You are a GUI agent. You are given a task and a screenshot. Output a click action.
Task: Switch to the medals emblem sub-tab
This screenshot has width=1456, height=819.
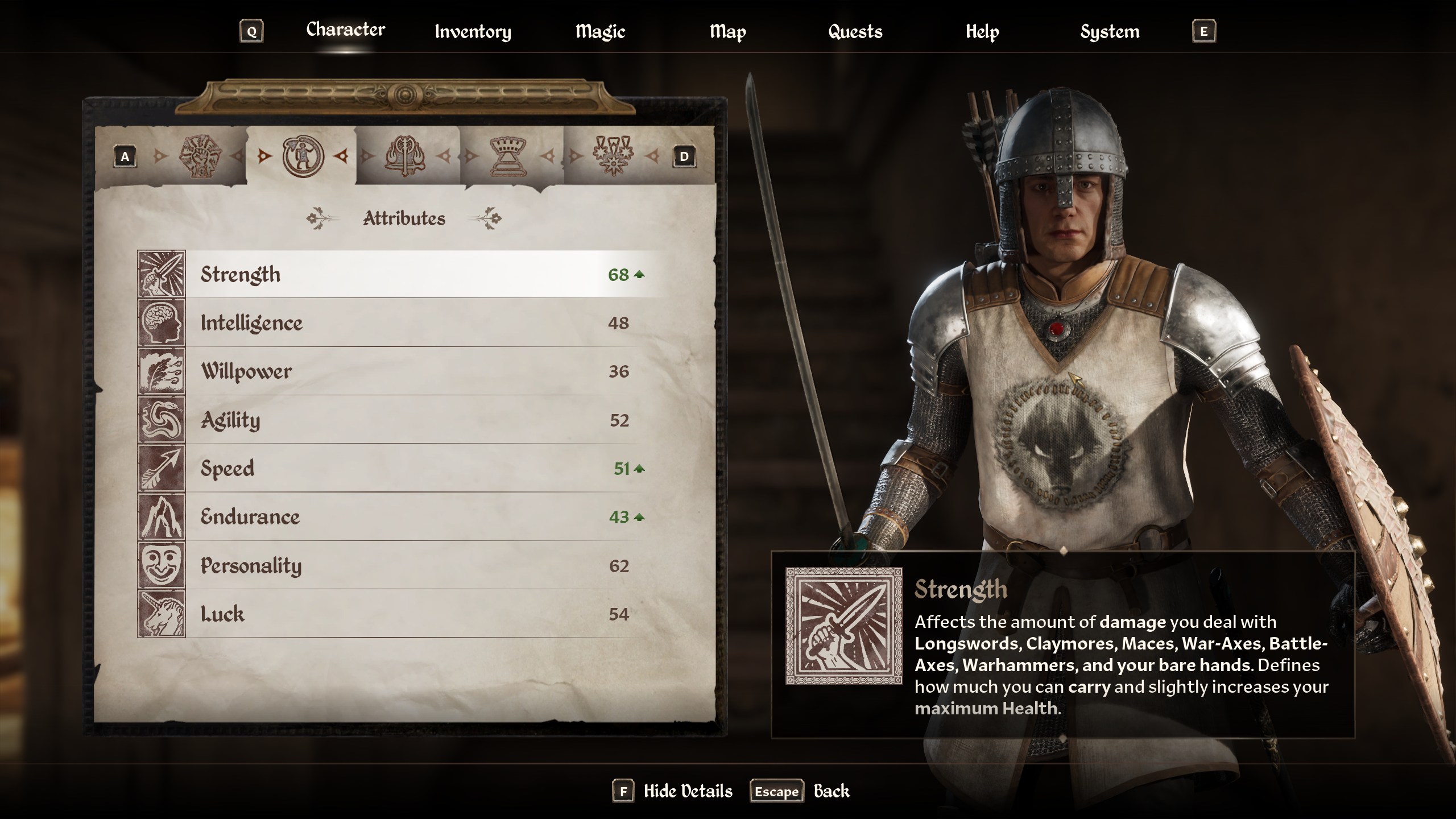[x=613, y=156]
